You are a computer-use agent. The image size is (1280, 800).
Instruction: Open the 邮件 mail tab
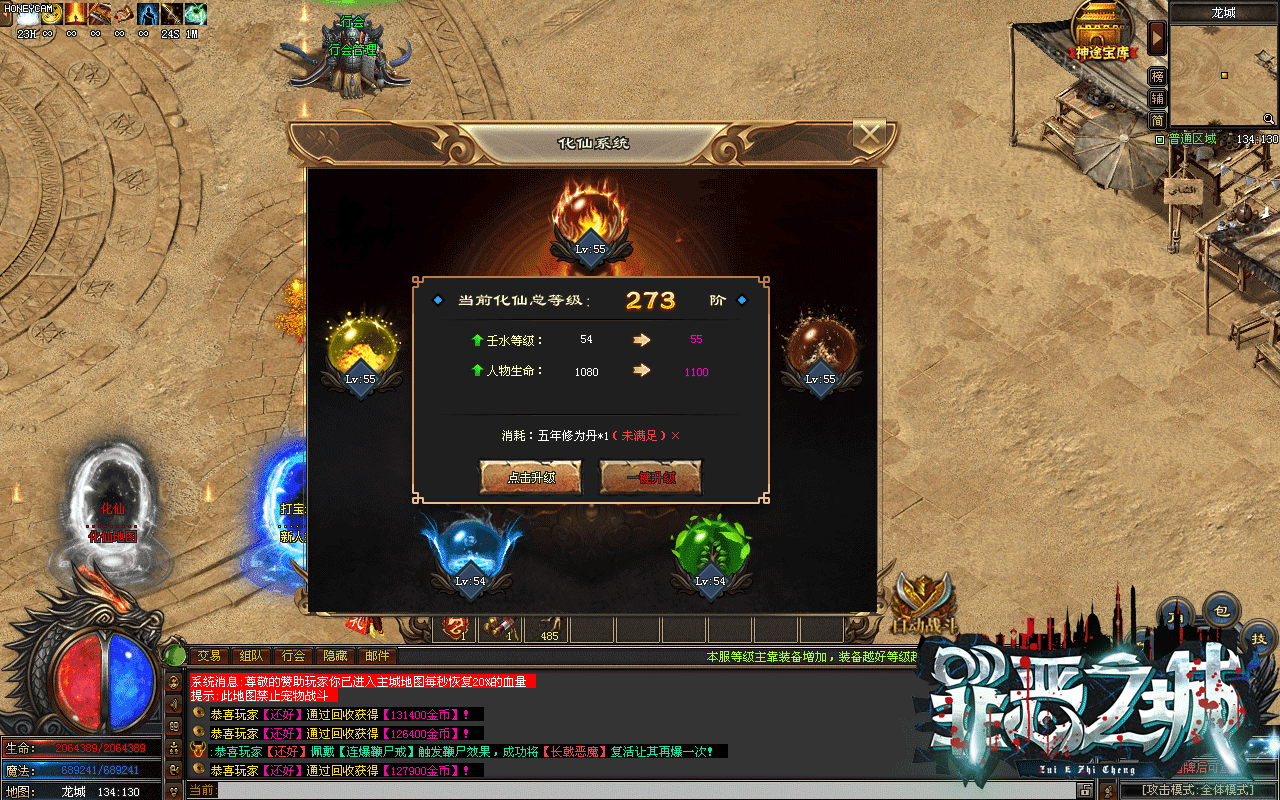click(377, 656)
